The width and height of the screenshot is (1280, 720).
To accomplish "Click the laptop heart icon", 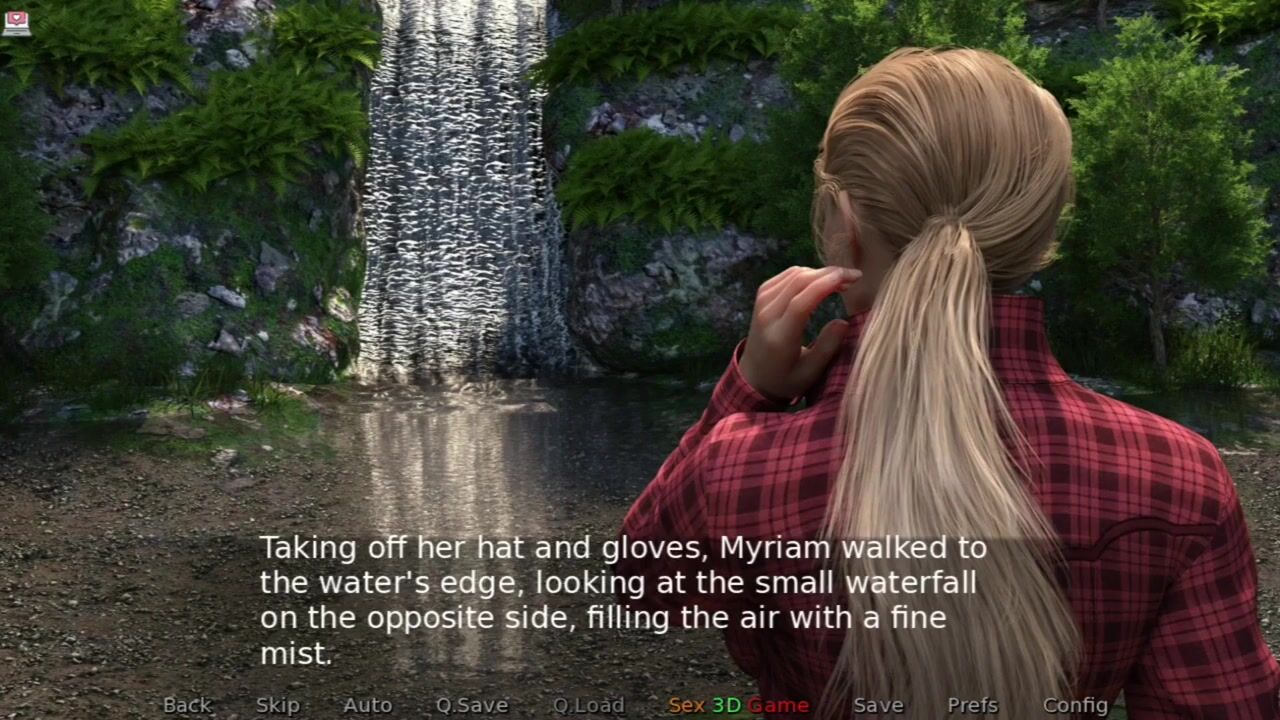I will point(16,22).
